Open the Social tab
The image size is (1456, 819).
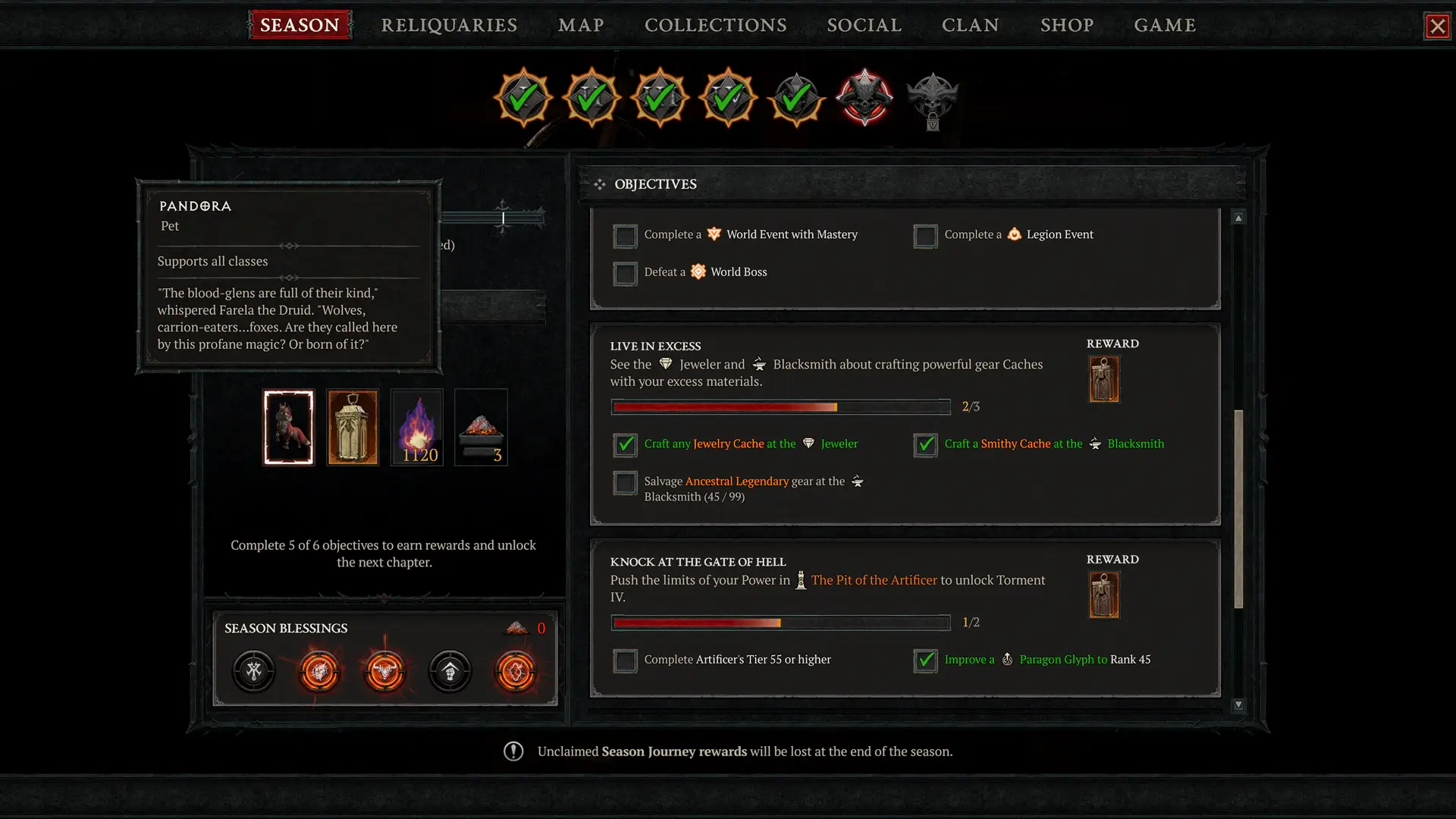click(x=864, y=25)
